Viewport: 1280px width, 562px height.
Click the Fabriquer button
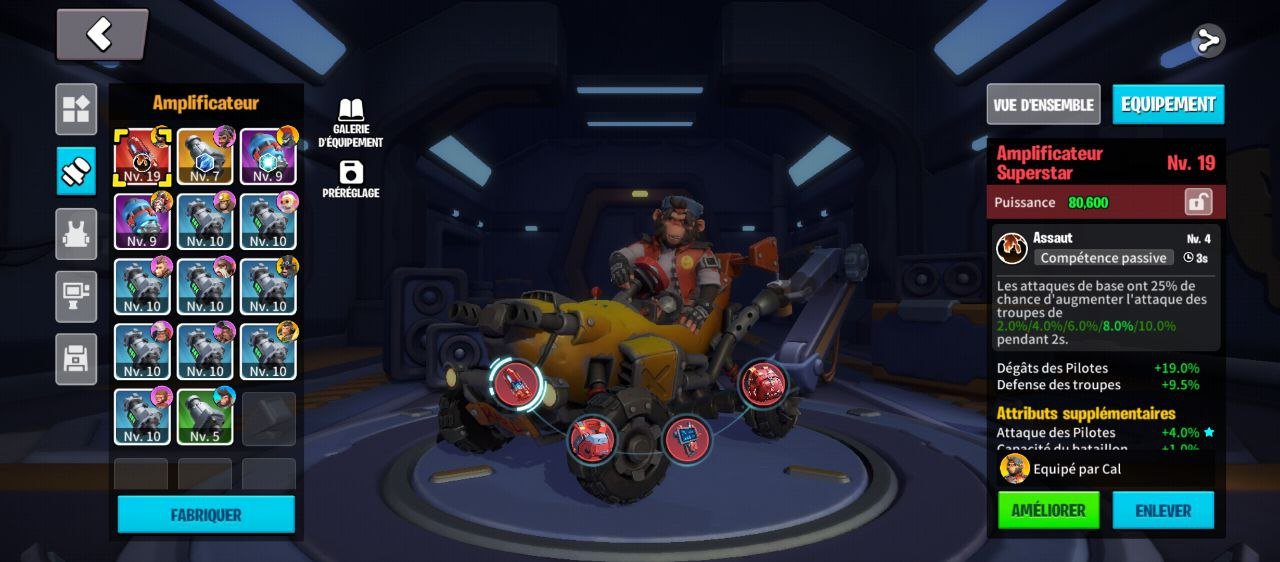pos(206,514)
